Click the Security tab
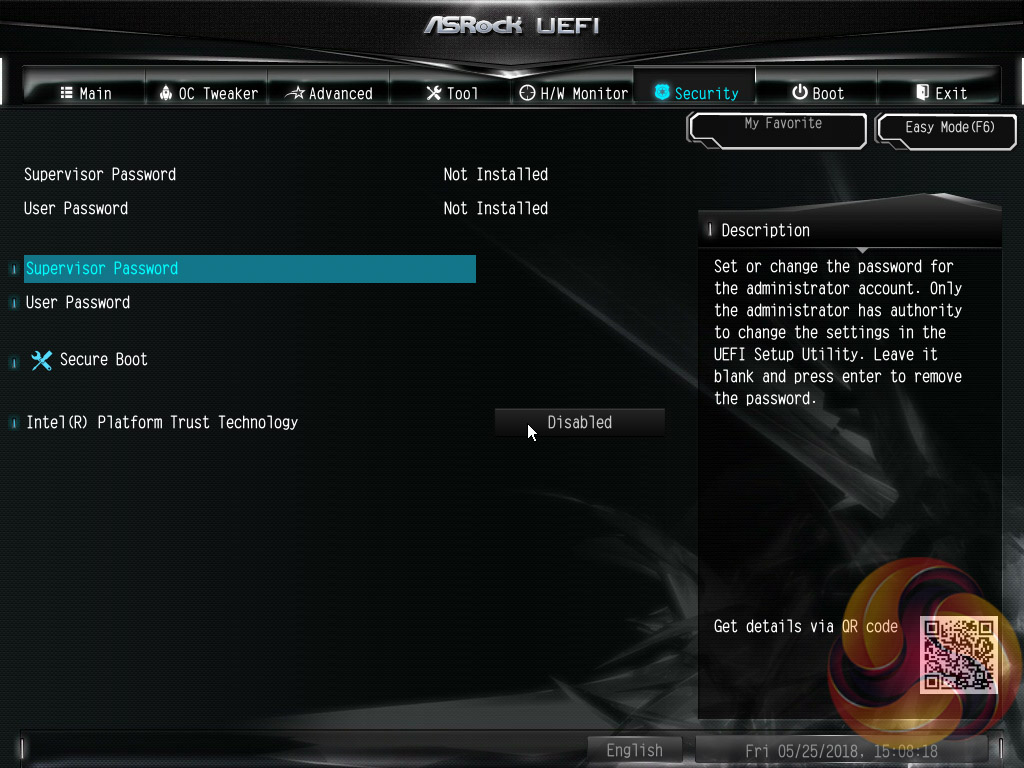Screen dimensions: 1024x768 [x=696, y=93]
